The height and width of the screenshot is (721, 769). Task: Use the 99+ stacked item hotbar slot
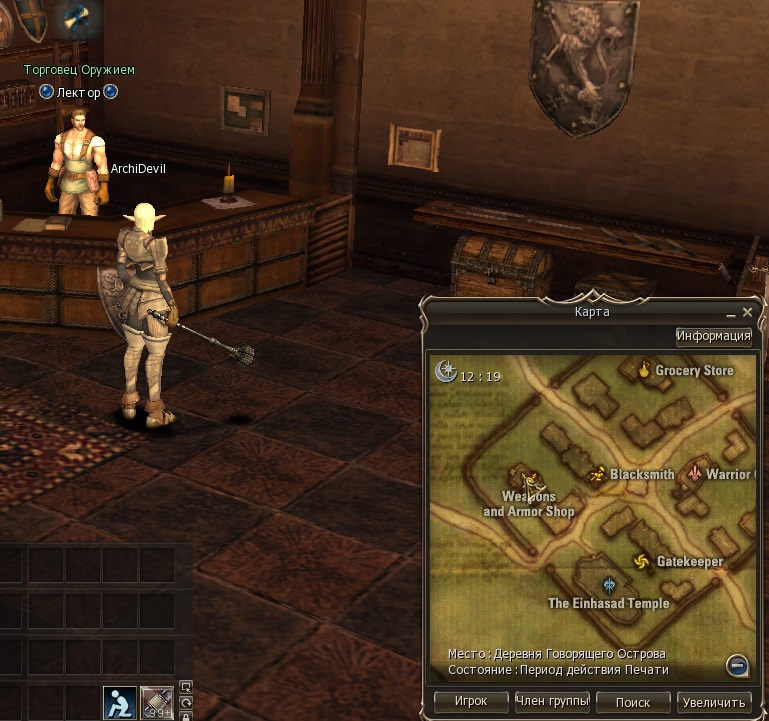(x=156, y=703)
